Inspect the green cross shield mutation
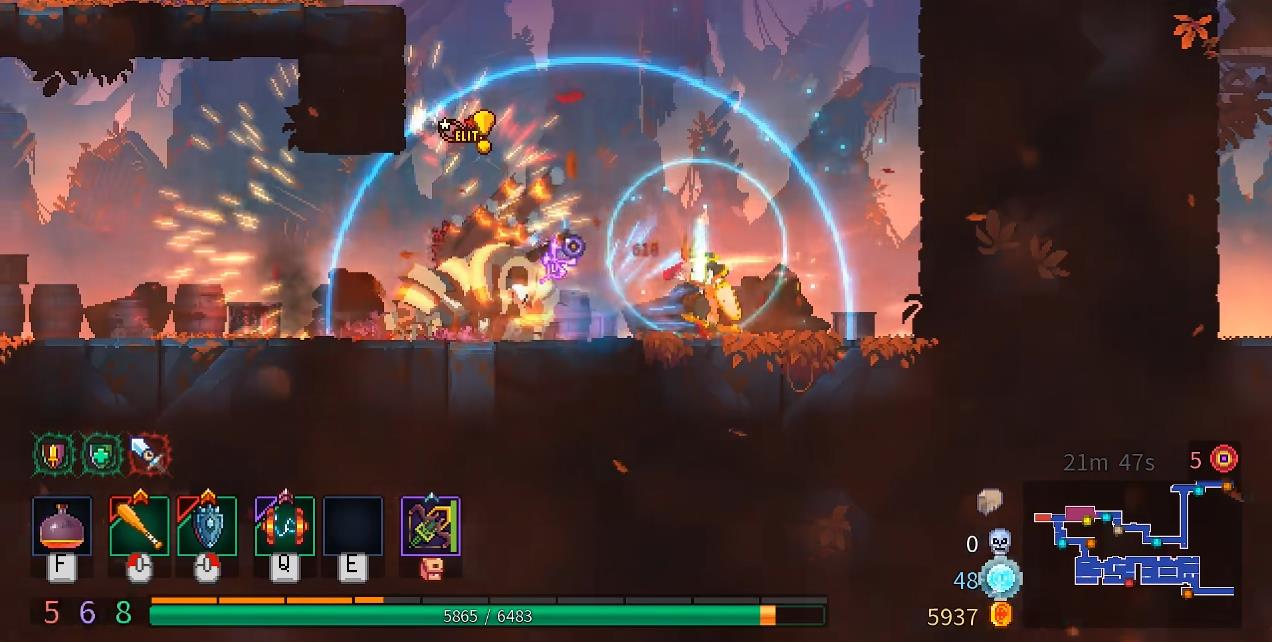 tap(101, 455)
